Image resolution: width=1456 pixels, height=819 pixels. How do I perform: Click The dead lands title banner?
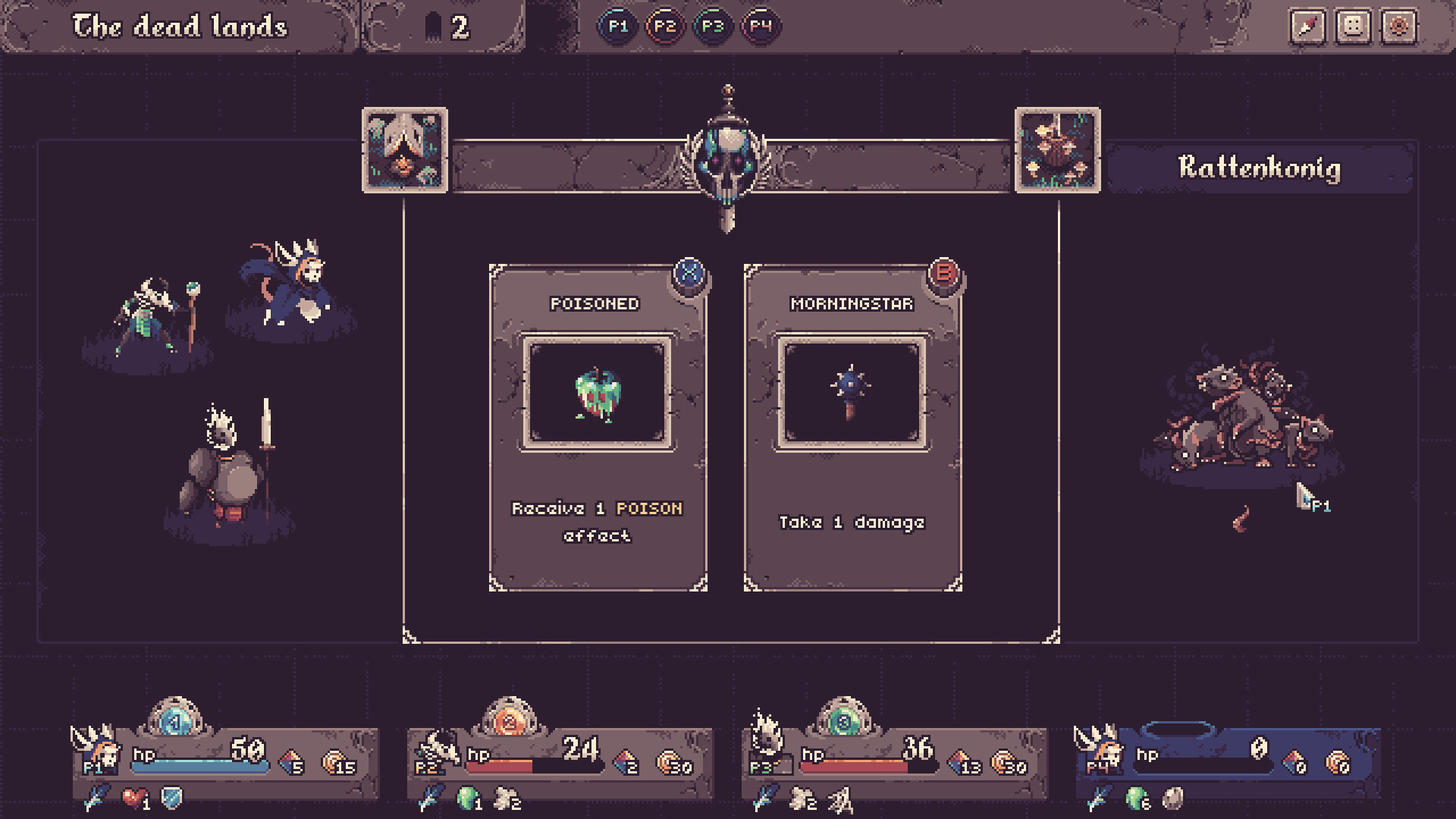[180, 25]
